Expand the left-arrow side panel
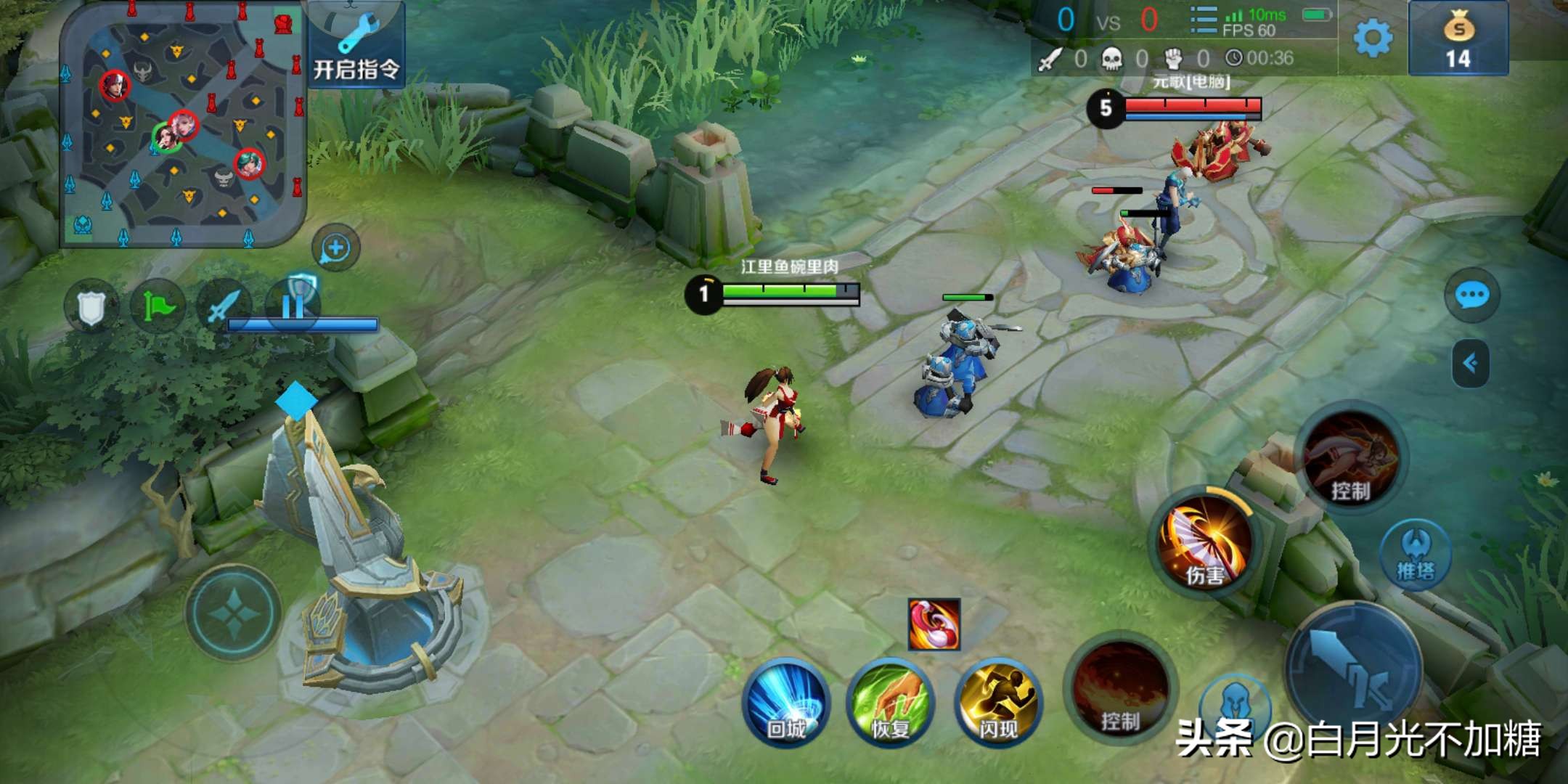1568x784 pixels. 1471,363
